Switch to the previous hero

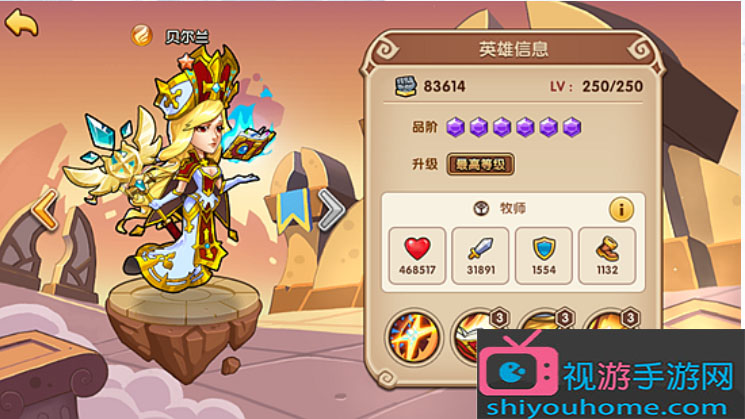tap(45, 210)
